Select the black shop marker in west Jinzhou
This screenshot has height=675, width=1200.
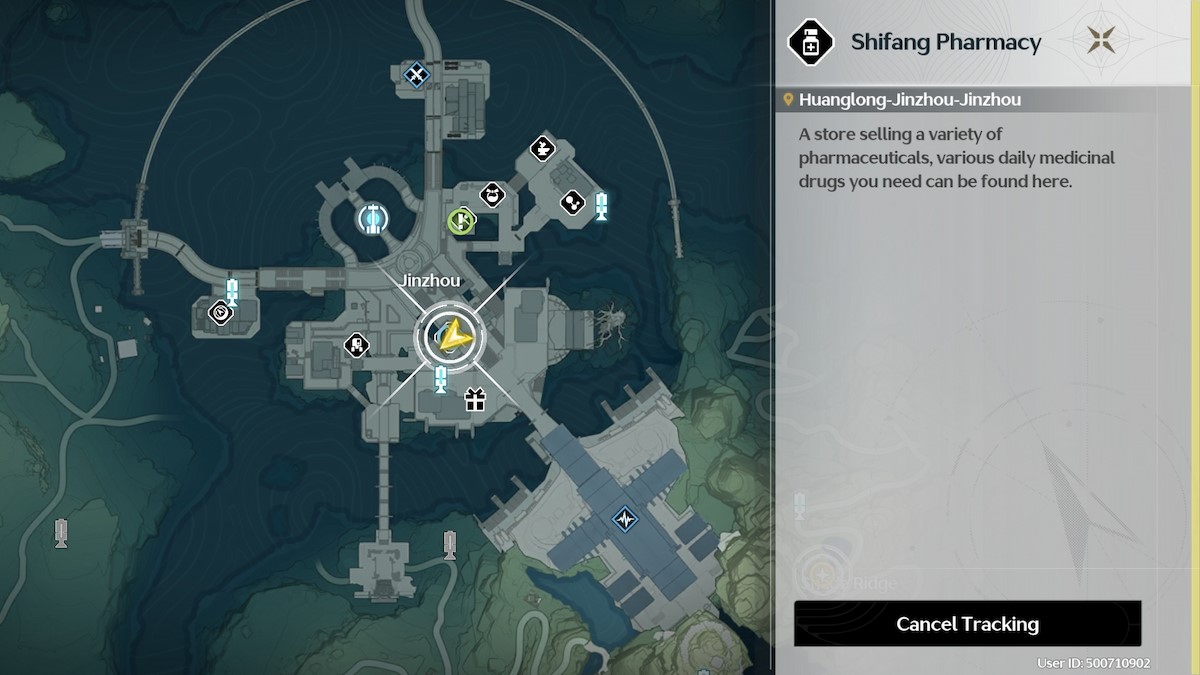pos(356,346)
